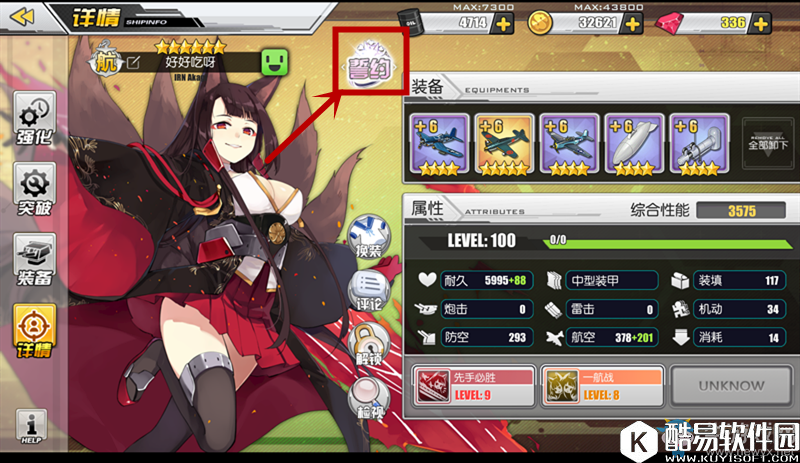Switch to the 突破 limit break tab

tap(34, 192)
